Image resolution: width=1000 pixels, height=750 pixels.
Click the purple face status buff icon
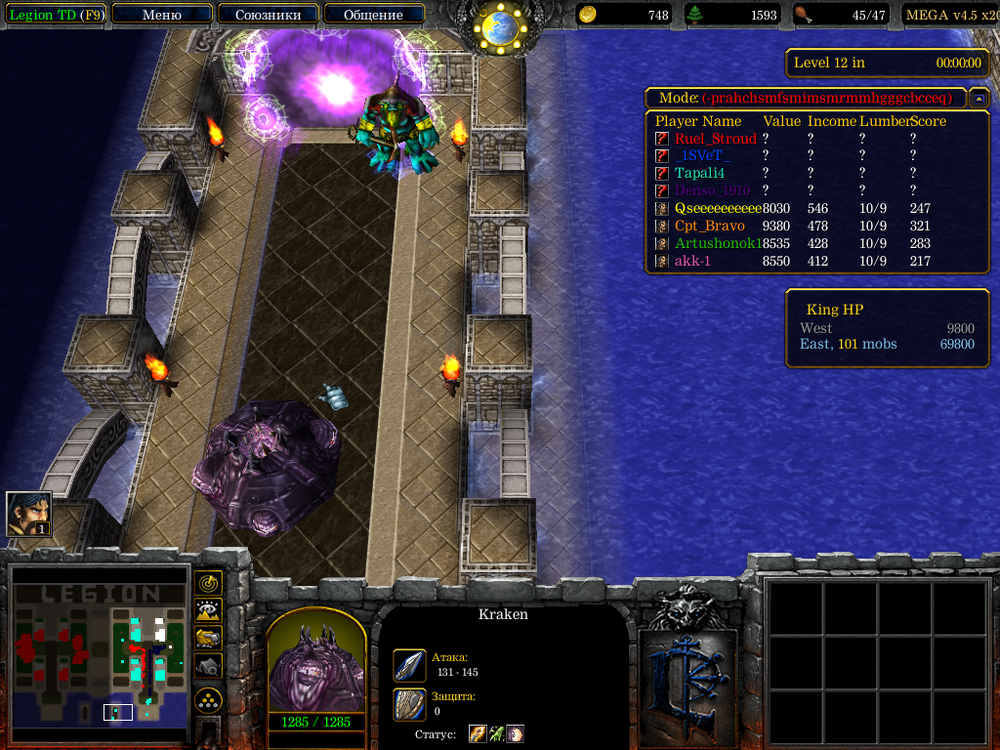point(514,734)
